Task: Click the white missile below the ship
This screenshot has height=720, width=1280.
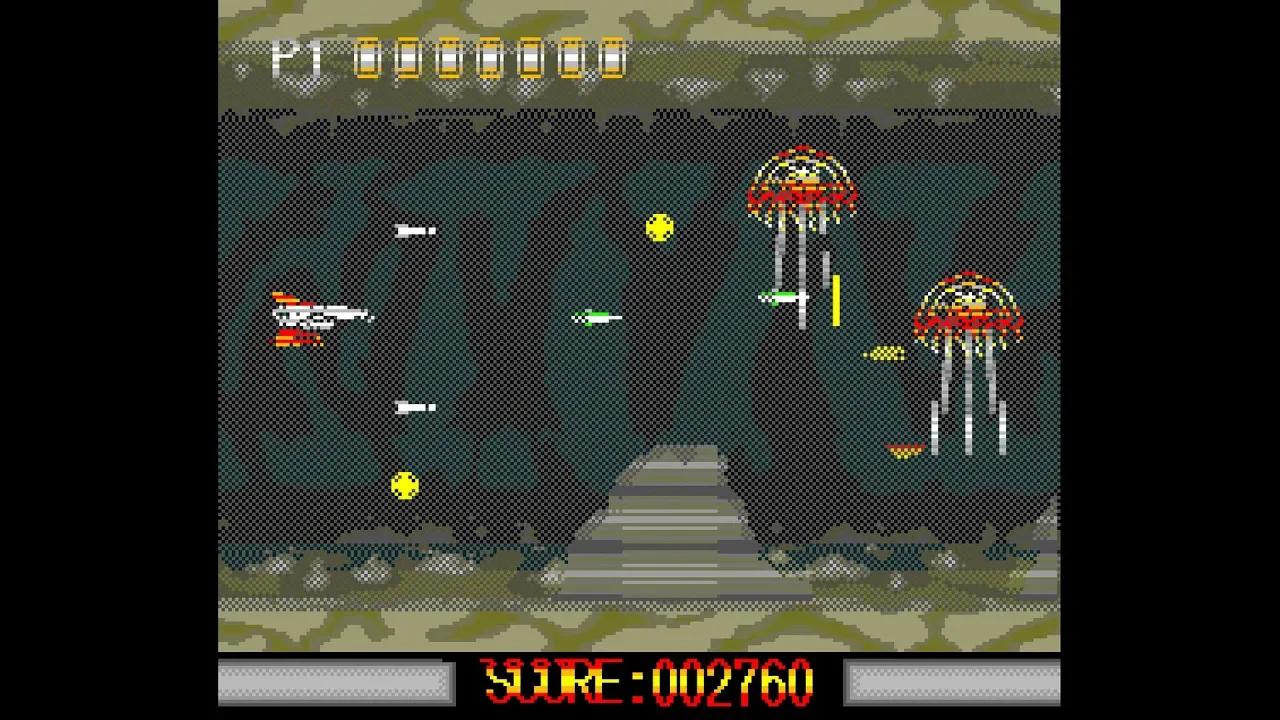Action: pos(413,407)
